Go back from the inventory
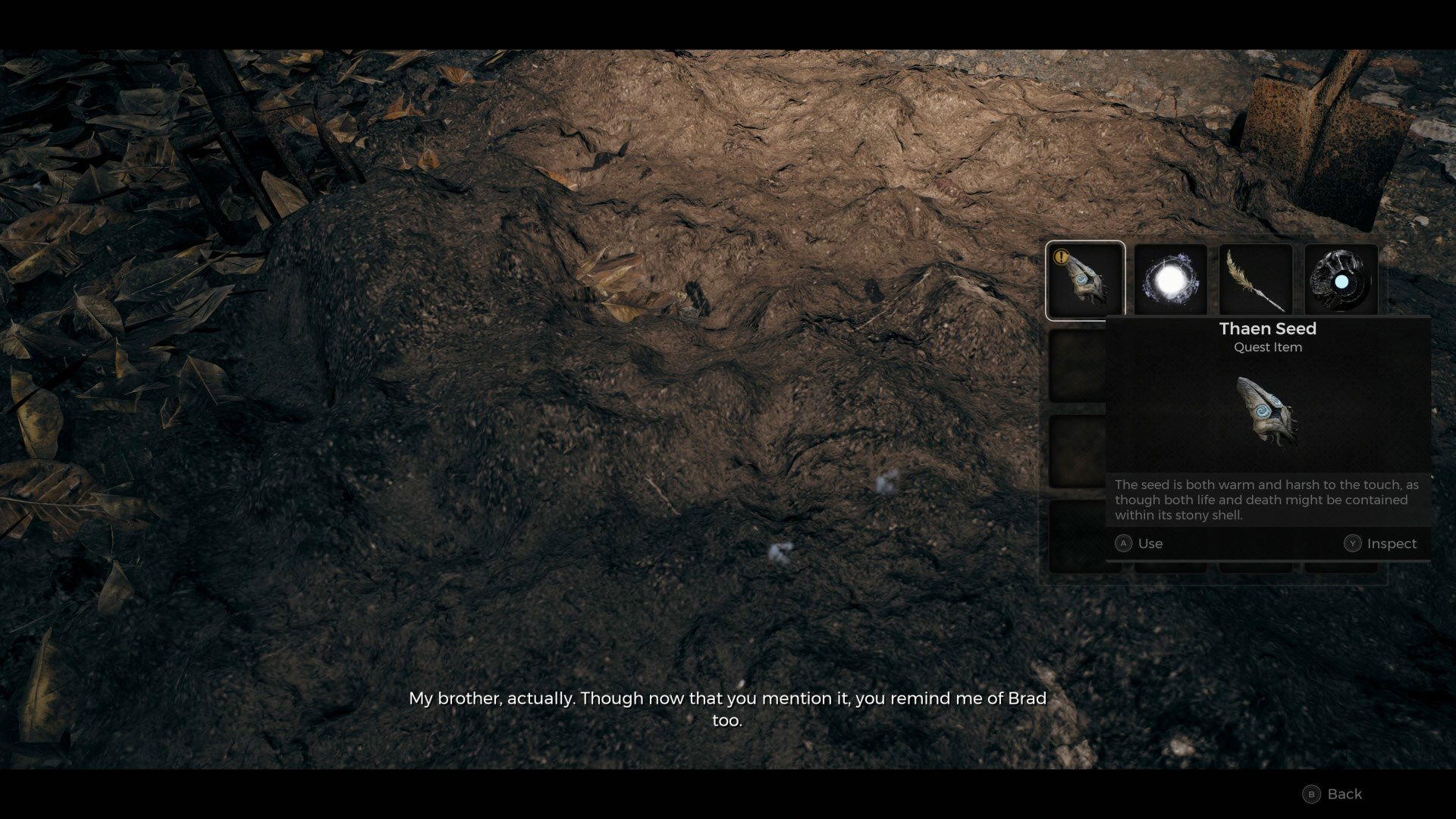The height and width of the screenshot is (819, 1456). [1332, 794]
